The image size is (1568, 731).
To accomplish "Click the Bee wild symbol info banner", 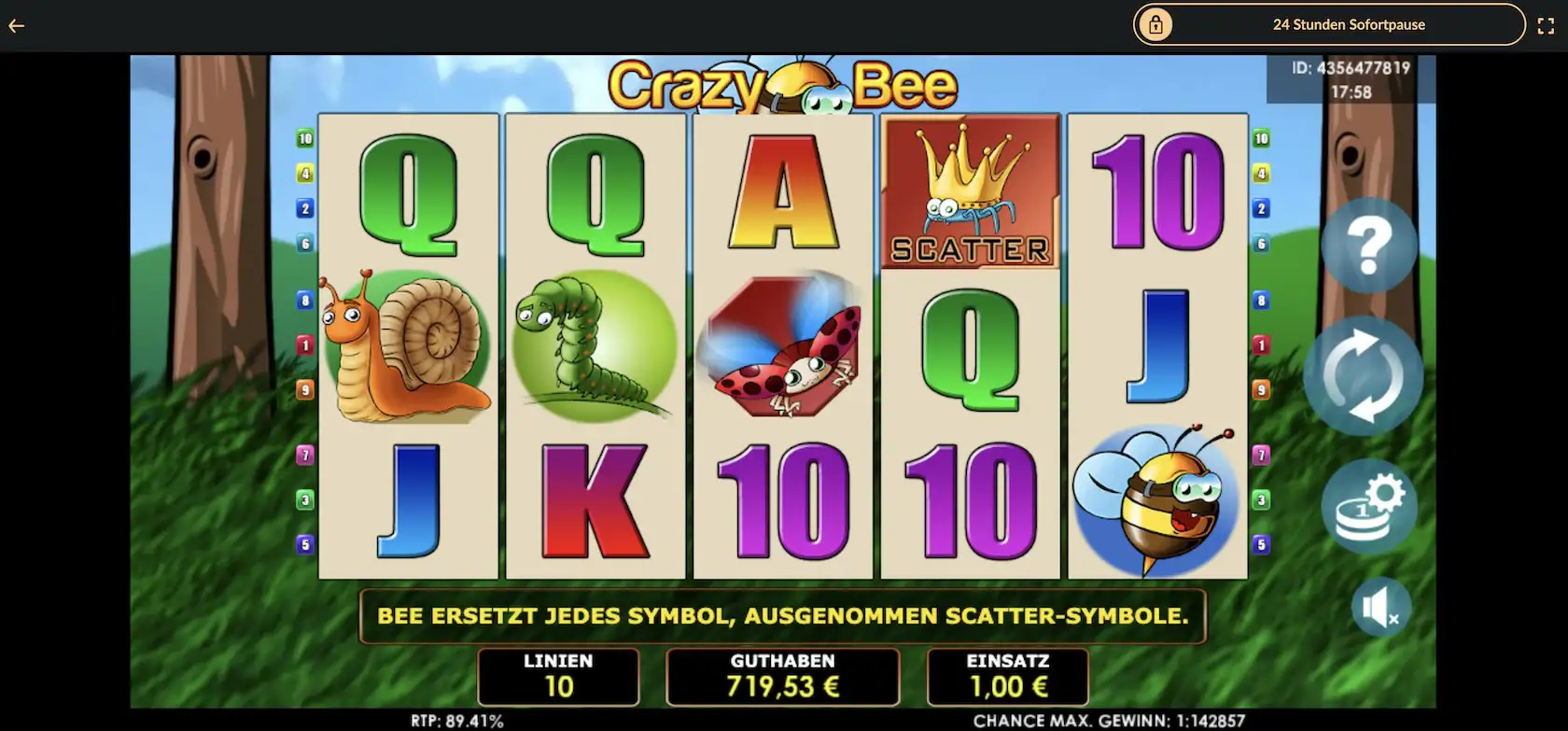I will click(x=782, y=616).
